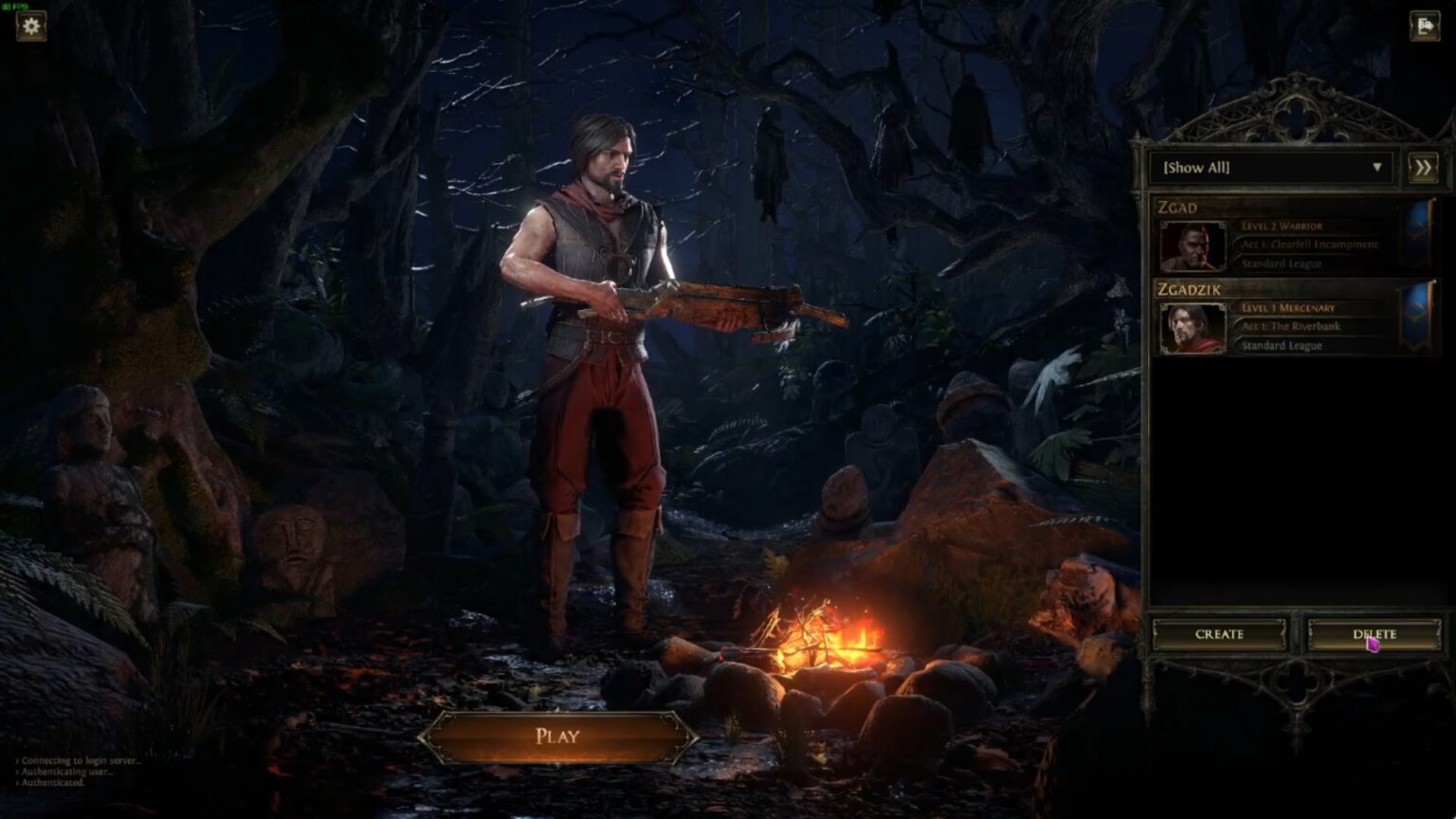Delete the selected character
Viewport: 1456px width, 819px height.
(1374, 634)
